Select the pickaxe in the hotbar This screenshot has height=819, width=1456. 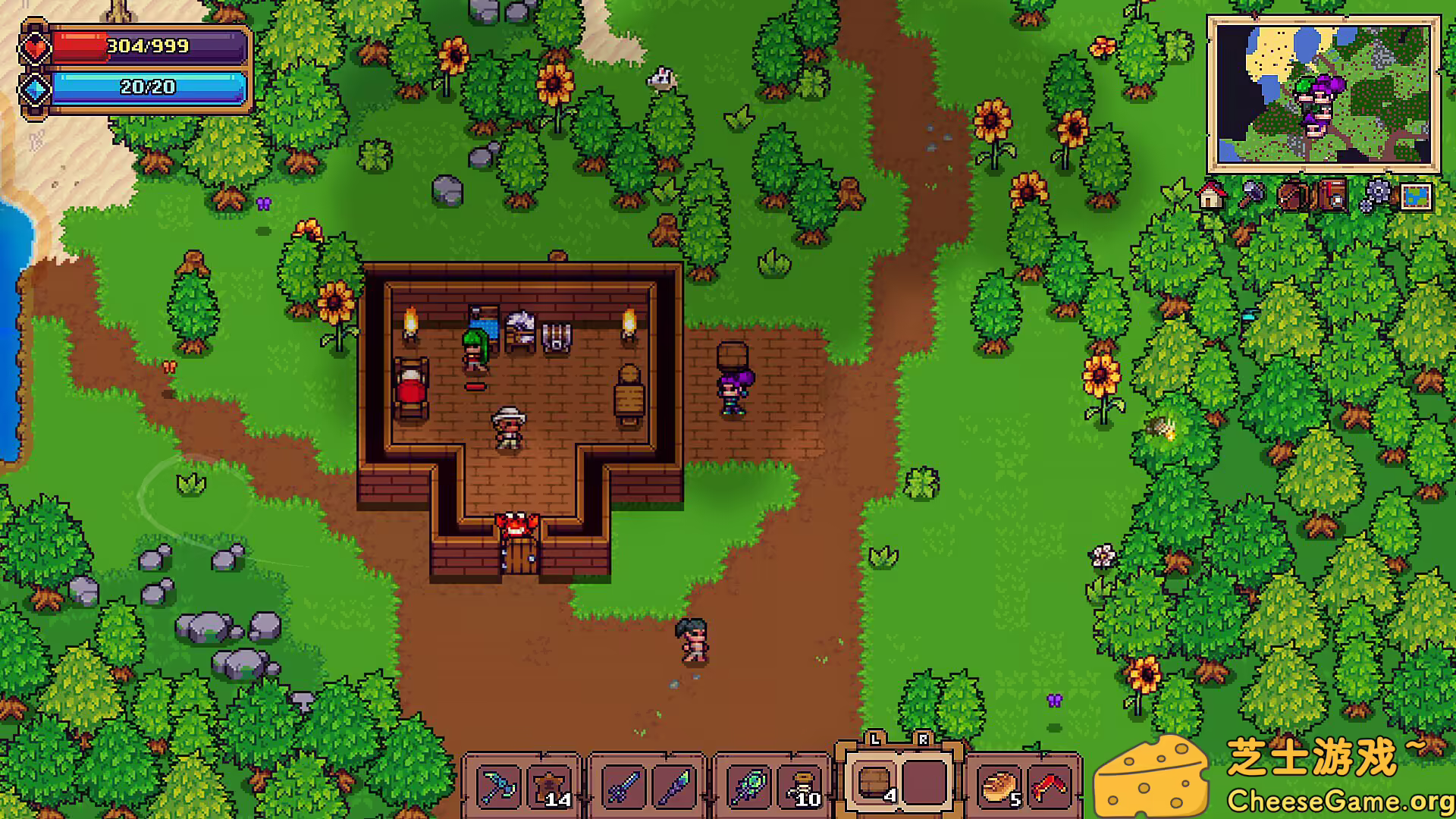pos(498,785)
